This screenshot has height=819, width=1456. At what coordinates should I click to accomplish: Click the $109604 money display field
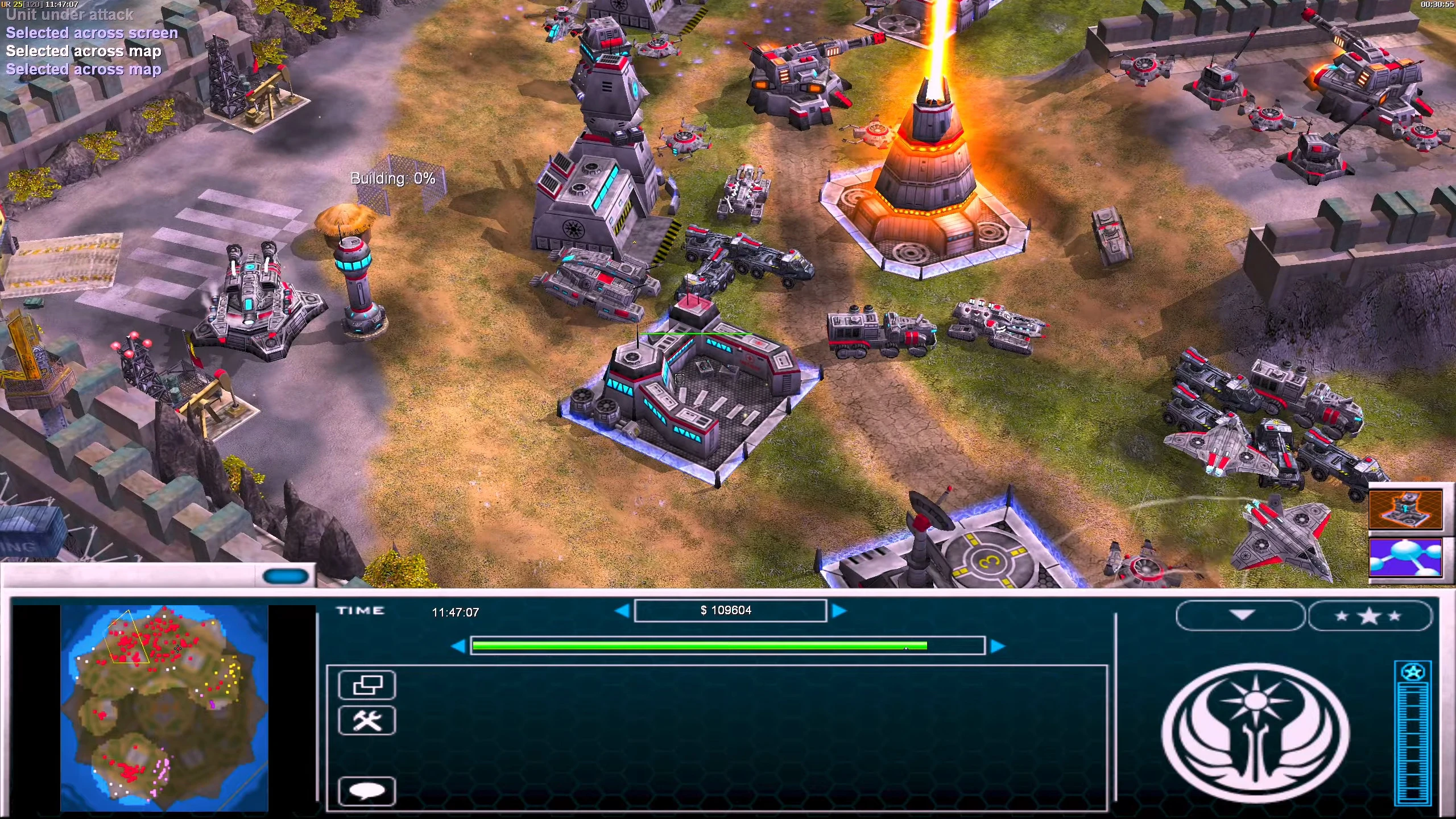pos(731,610)
